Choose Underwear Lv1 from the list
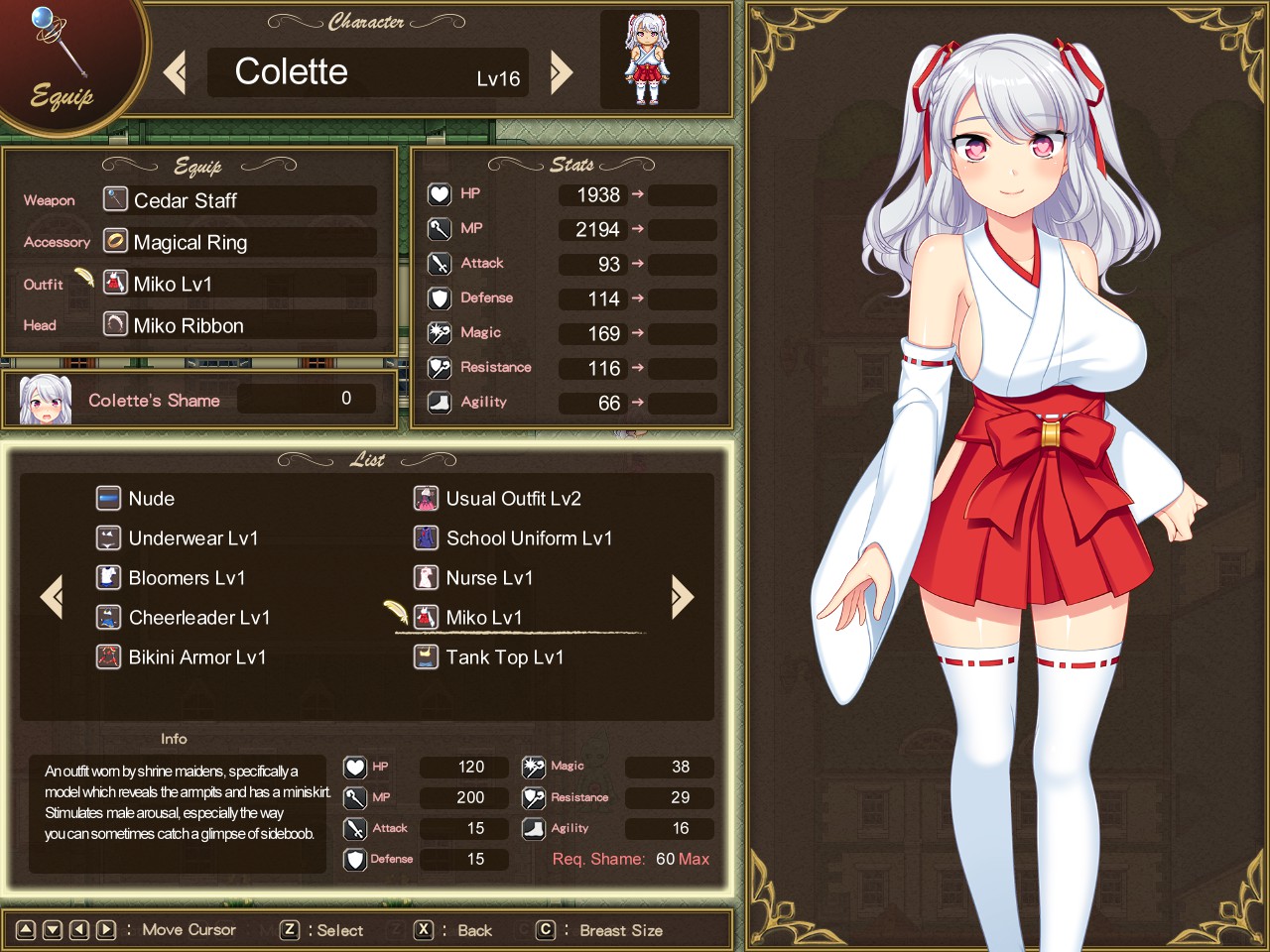The height and width of the screenshot is (952, 1270). tap(192, 538)
